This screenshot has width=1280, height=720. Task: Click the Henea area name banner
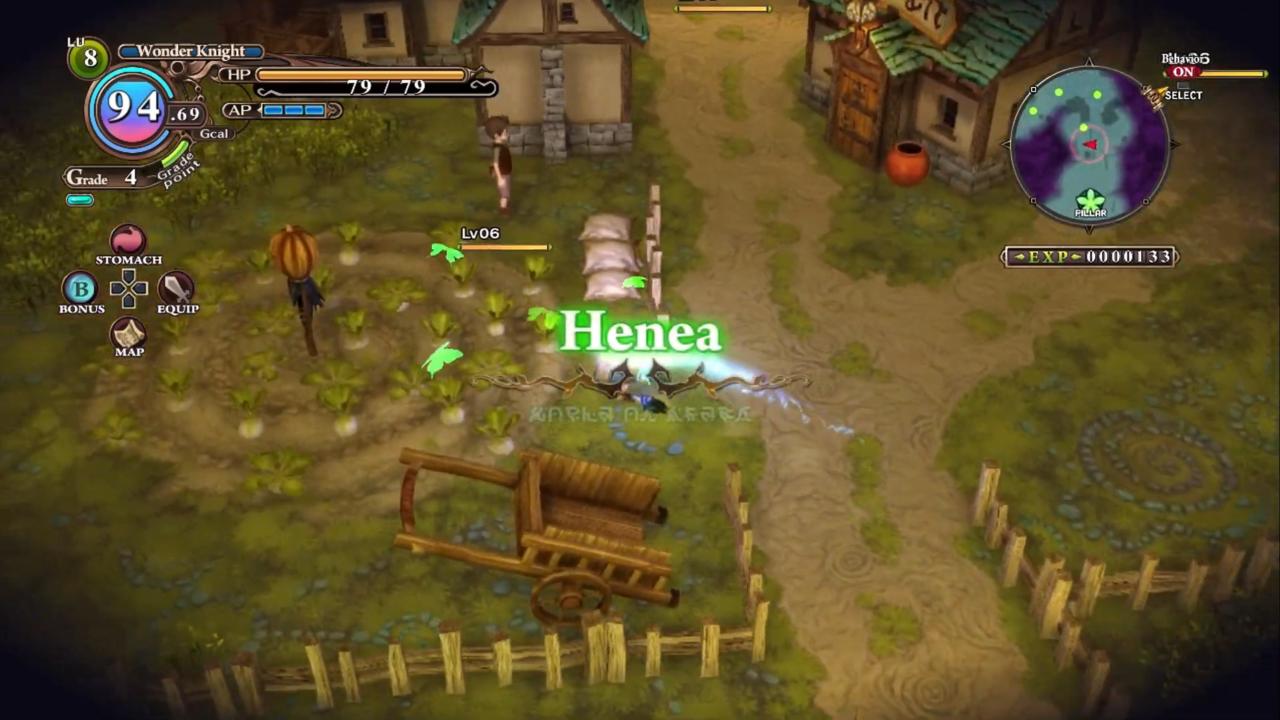coord(643,333)
